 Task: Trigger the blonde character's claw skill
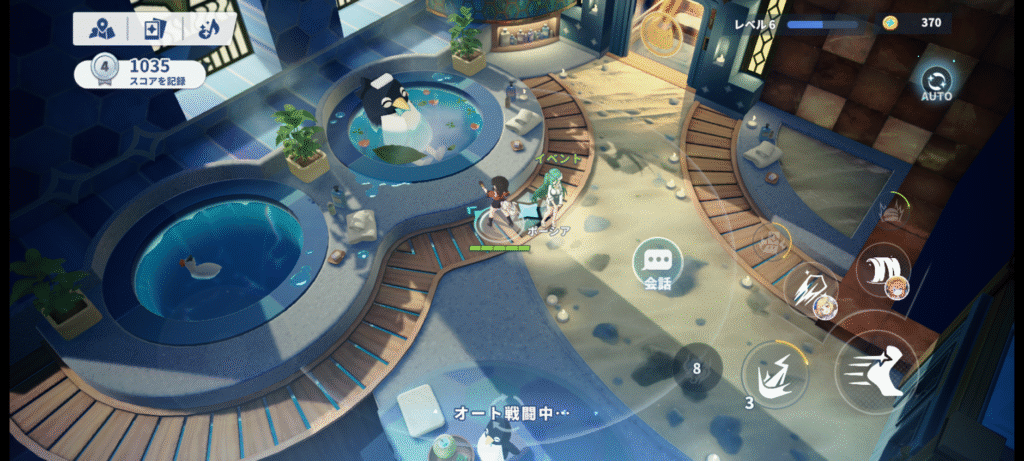click(x=812, y=289)
